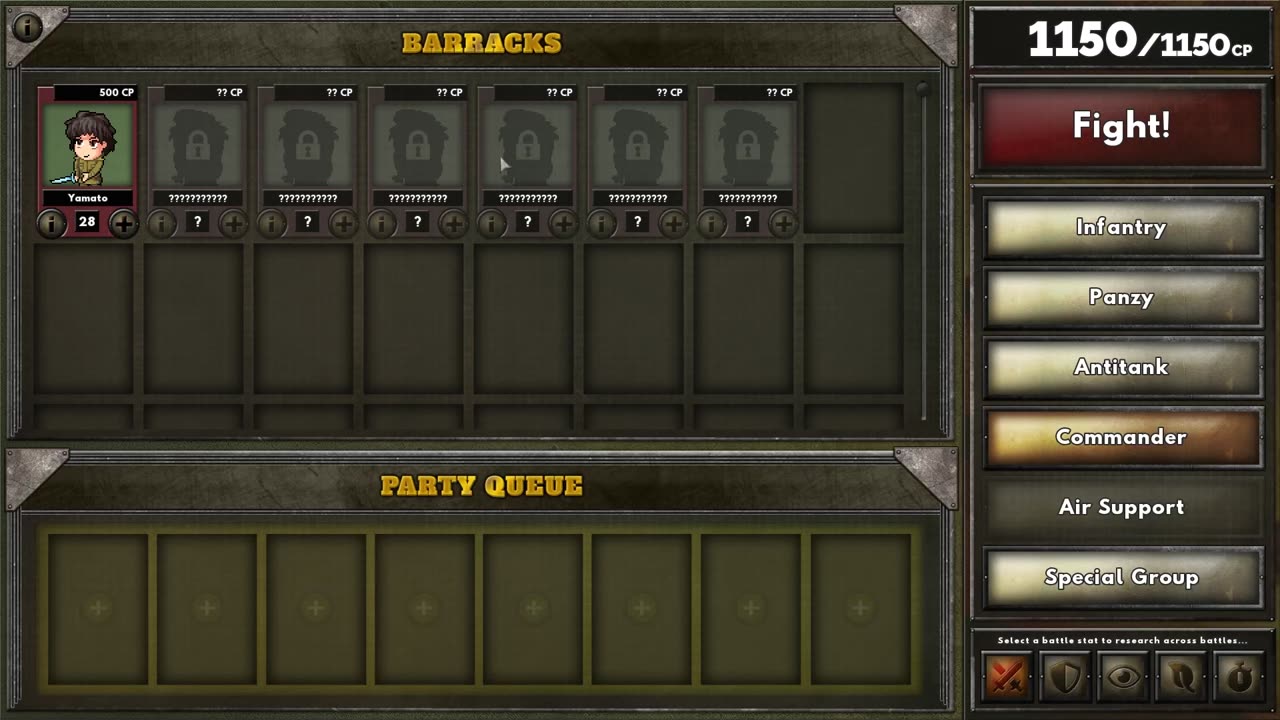Research the shield defense stat
Viewport: 1280px width, 720px height.
tap(1065, 678)
